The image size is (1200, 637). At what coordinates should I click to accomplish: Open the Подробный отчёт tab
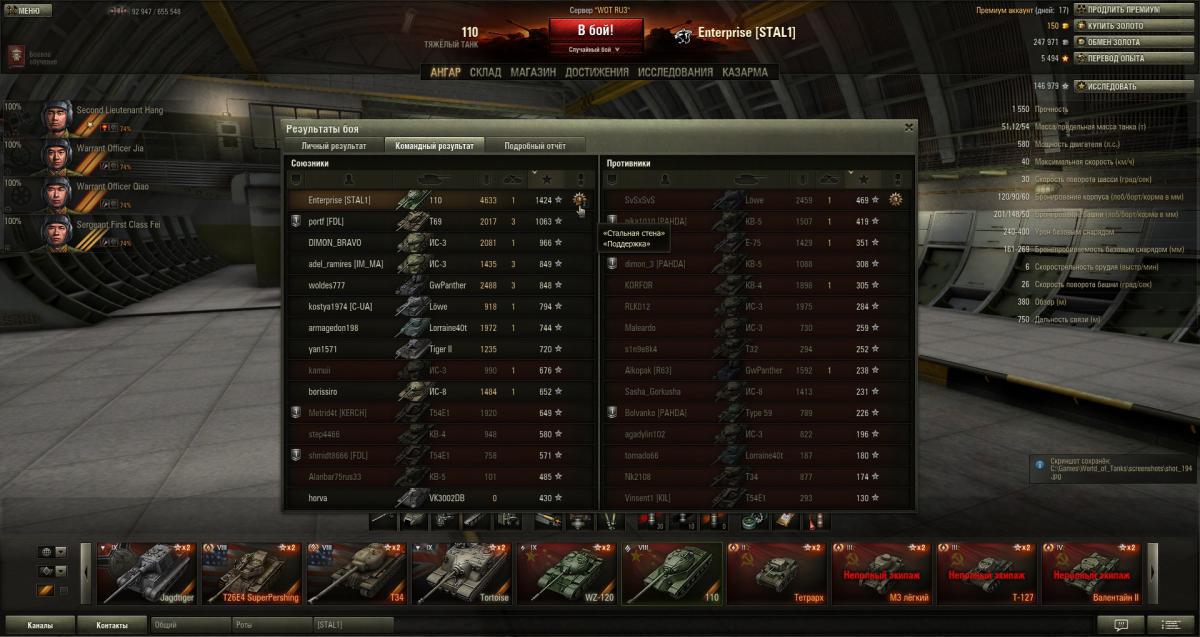pos(535,146)
